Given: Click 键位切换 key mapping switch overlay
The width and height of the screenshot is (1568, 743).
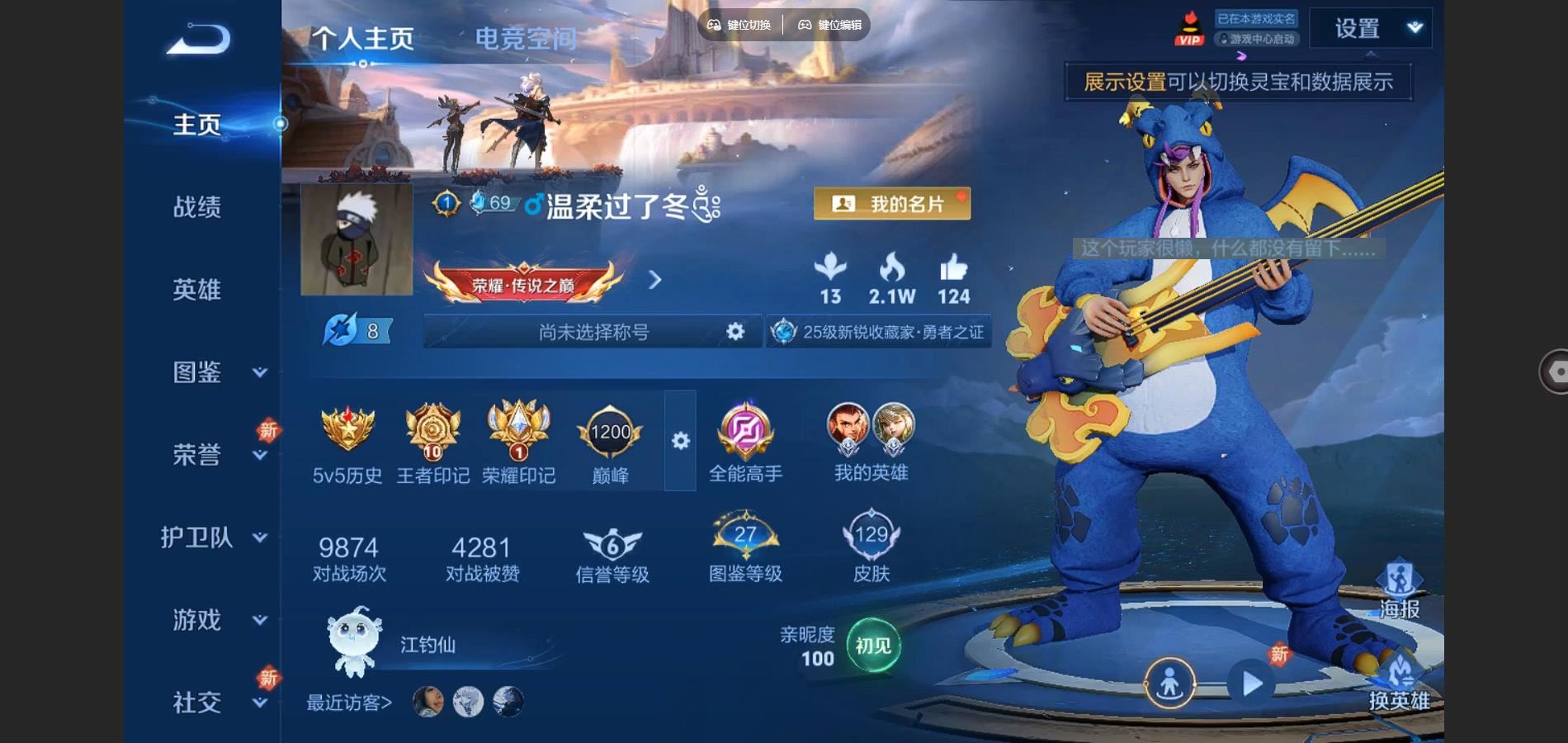Looking at the screenshot, I should [x=739, y=25].
